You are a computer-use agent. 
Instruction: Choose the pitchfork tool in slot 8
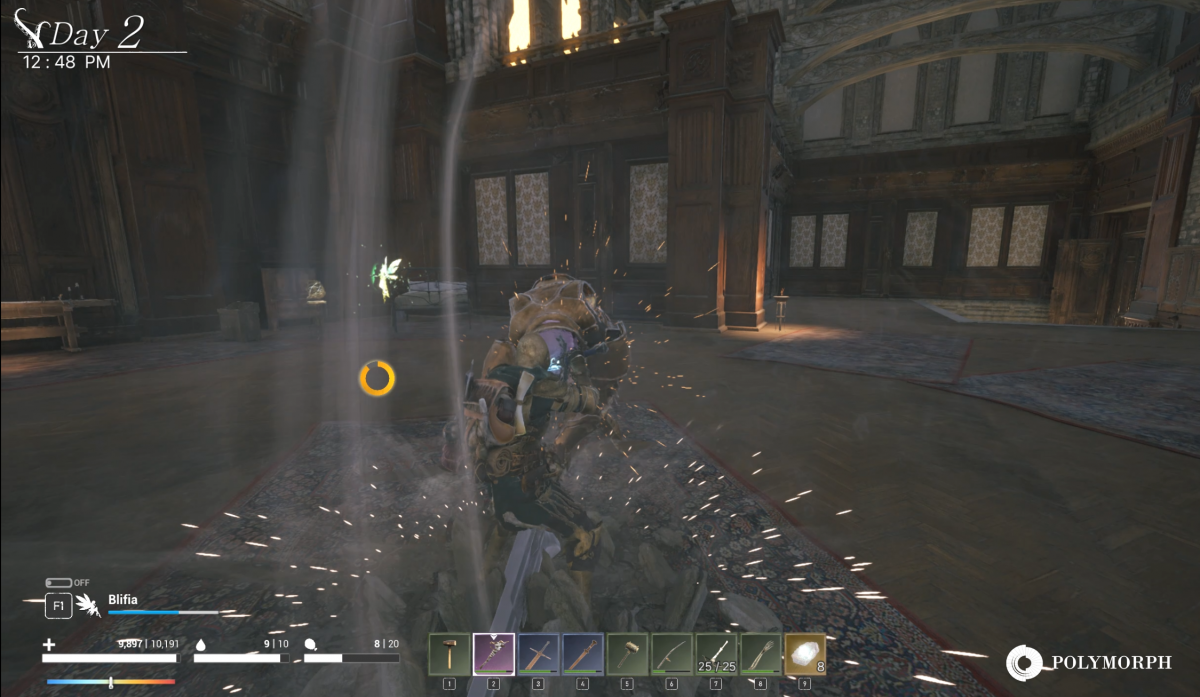click(760, 655)
